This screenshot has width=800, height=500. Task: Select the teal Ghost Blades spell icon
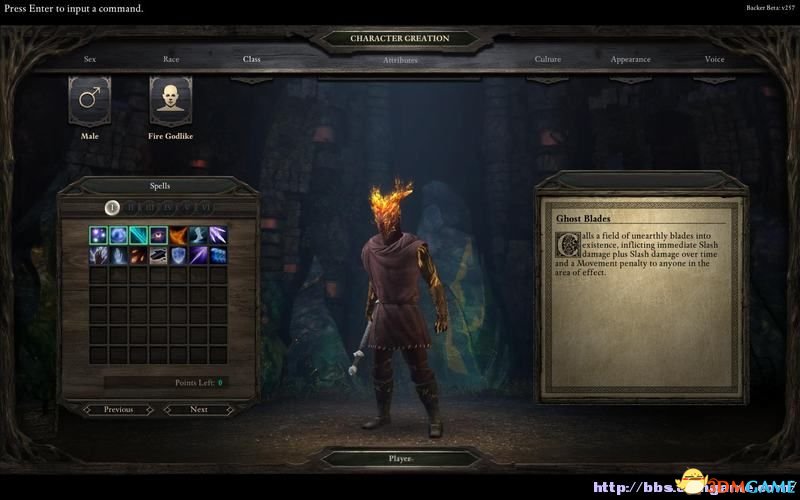[x=138, y=236]
